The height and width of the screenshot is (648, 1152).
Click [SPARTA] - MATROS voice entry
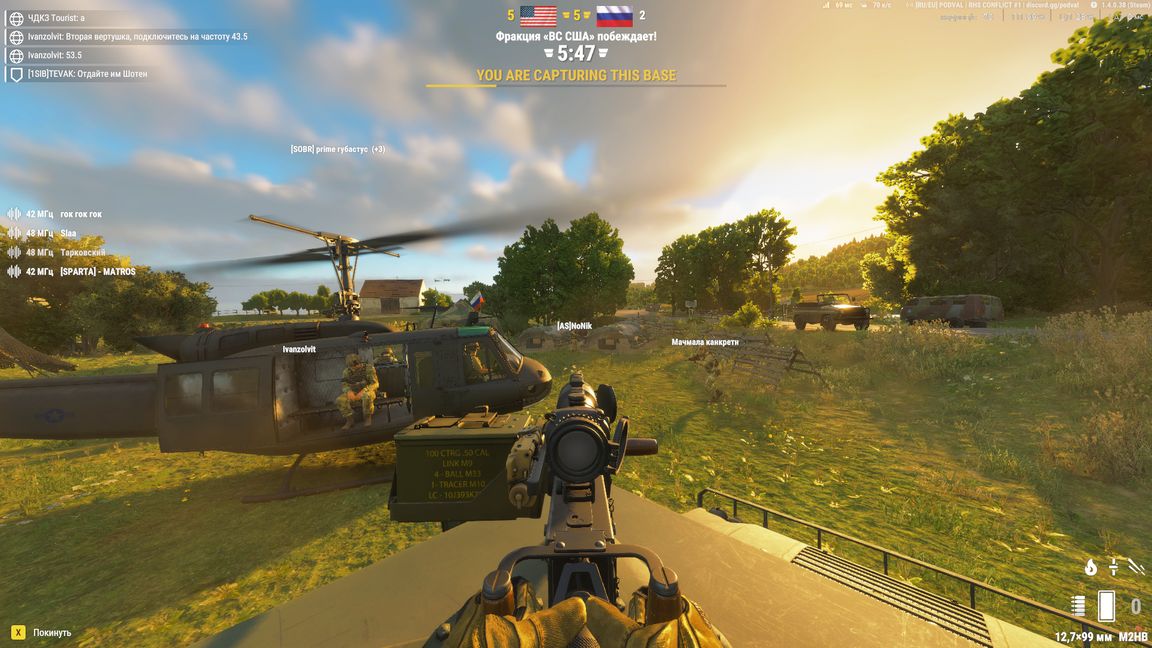[x=97, y=272]
